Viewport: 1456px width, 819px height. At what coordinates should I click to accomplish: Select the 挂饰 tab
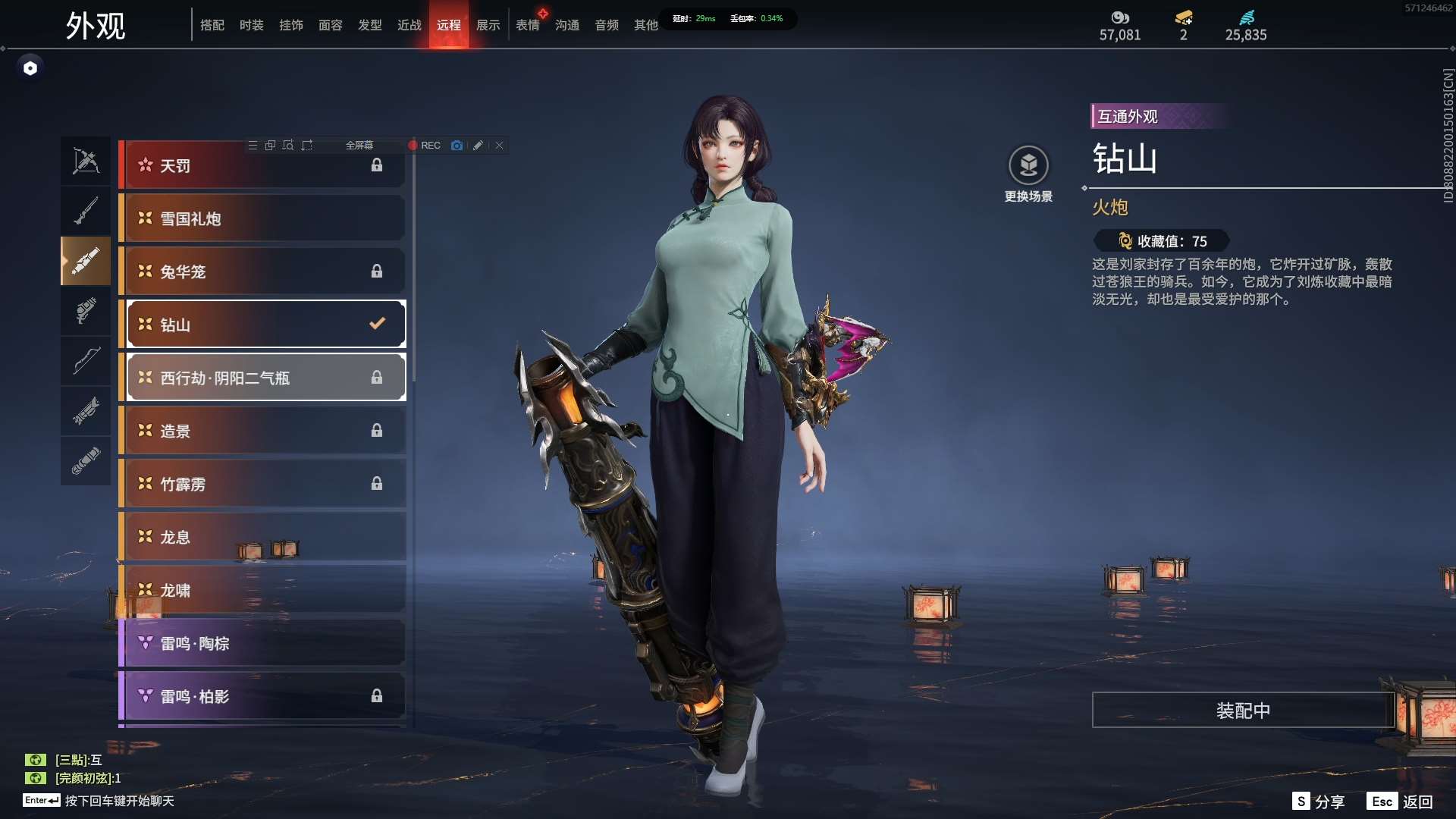291,25
